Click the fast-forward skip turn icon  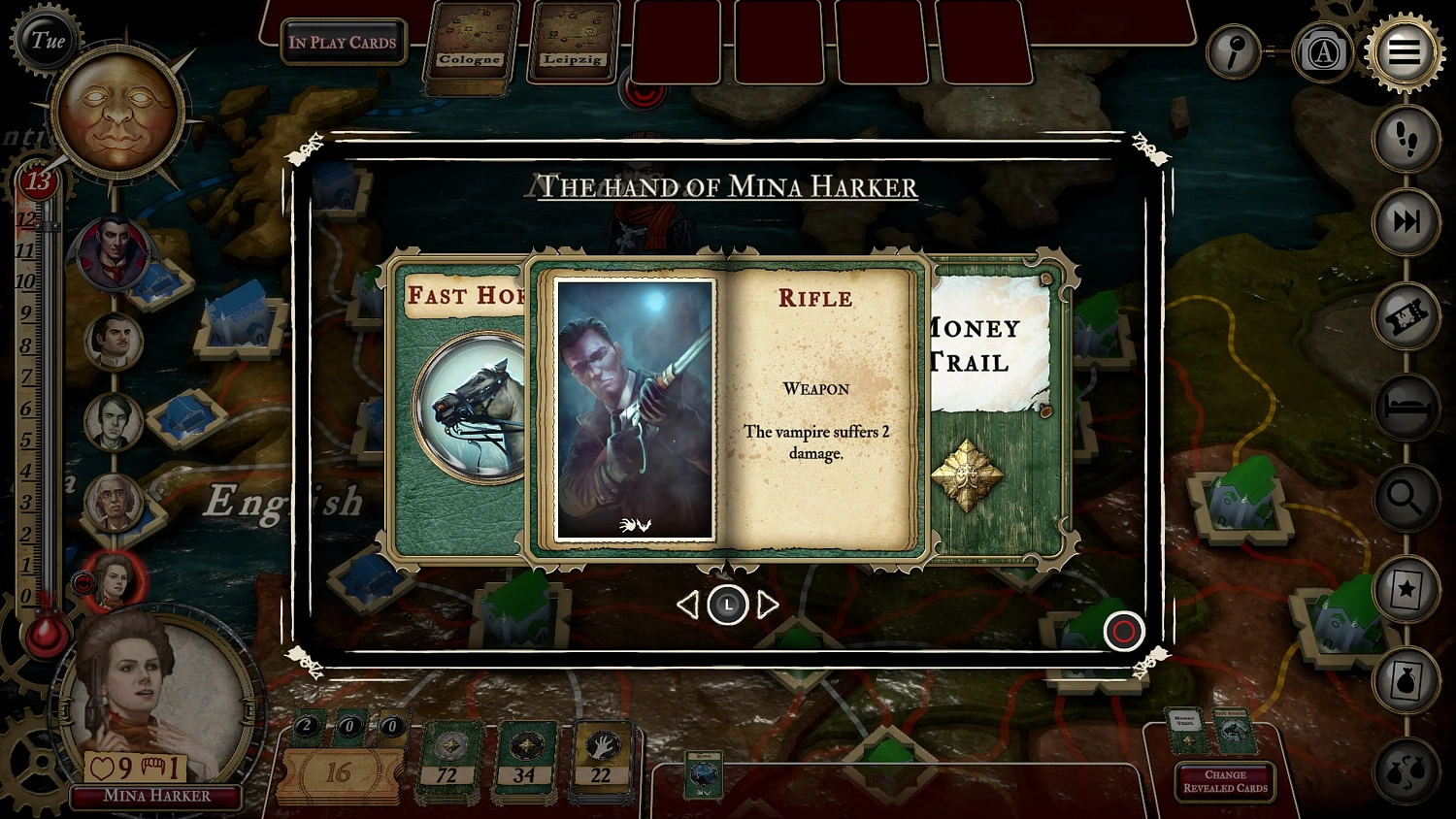click(1405, 222)
